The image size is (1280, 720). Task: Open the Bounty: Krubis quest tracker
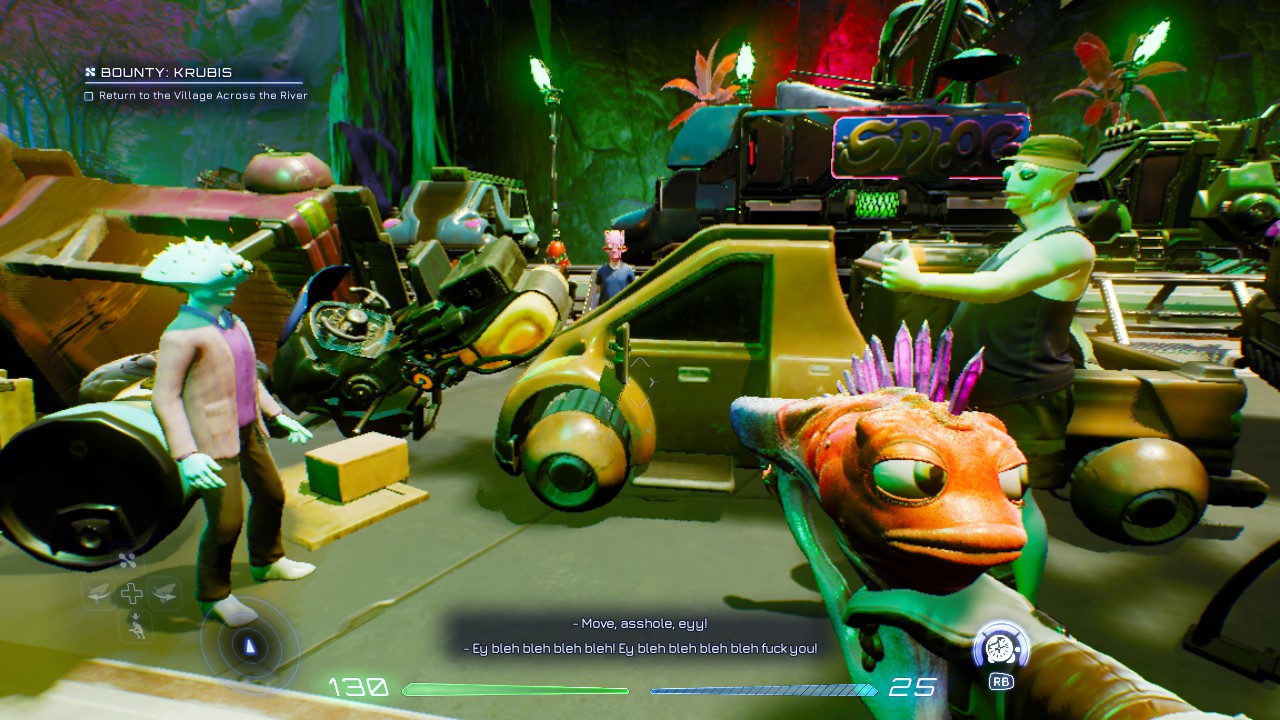[x=166, y=72]
